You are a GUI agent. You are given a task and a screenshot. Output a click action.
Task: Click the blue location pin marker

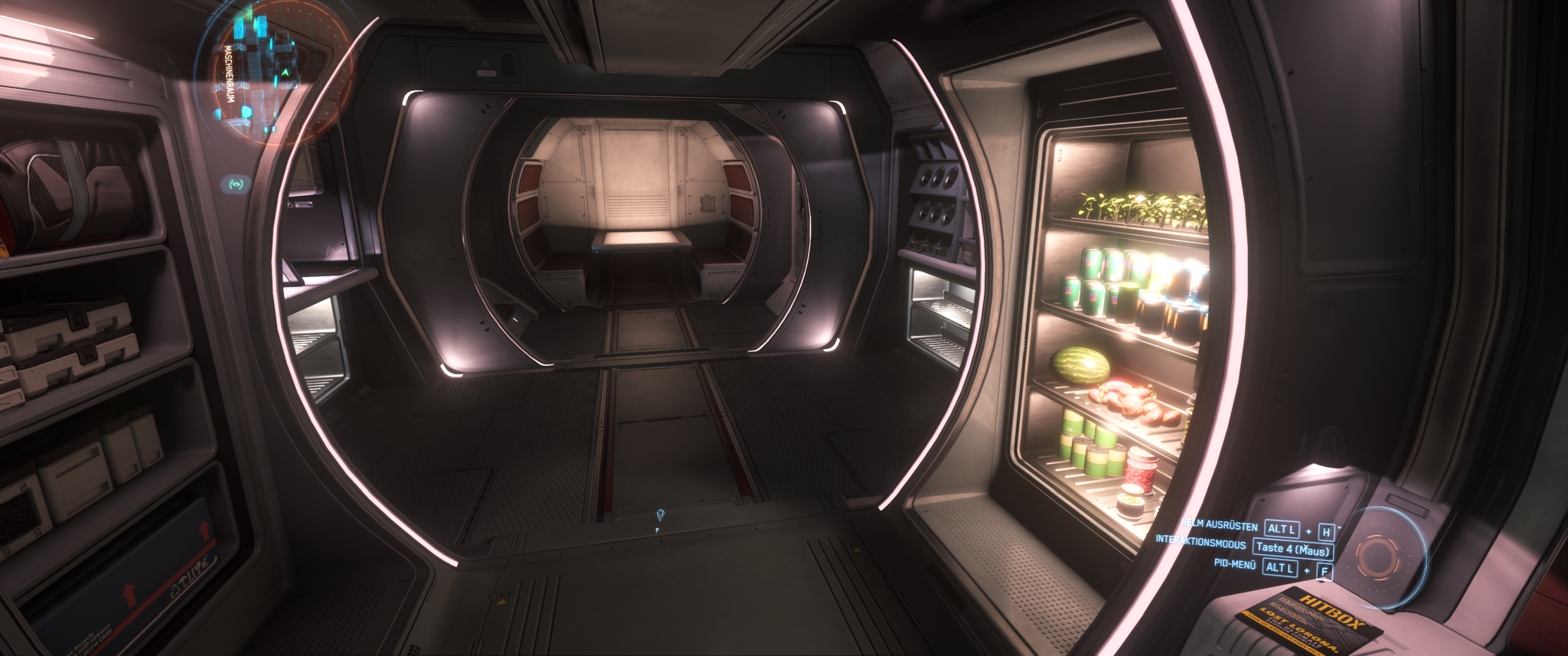(660, 514)
